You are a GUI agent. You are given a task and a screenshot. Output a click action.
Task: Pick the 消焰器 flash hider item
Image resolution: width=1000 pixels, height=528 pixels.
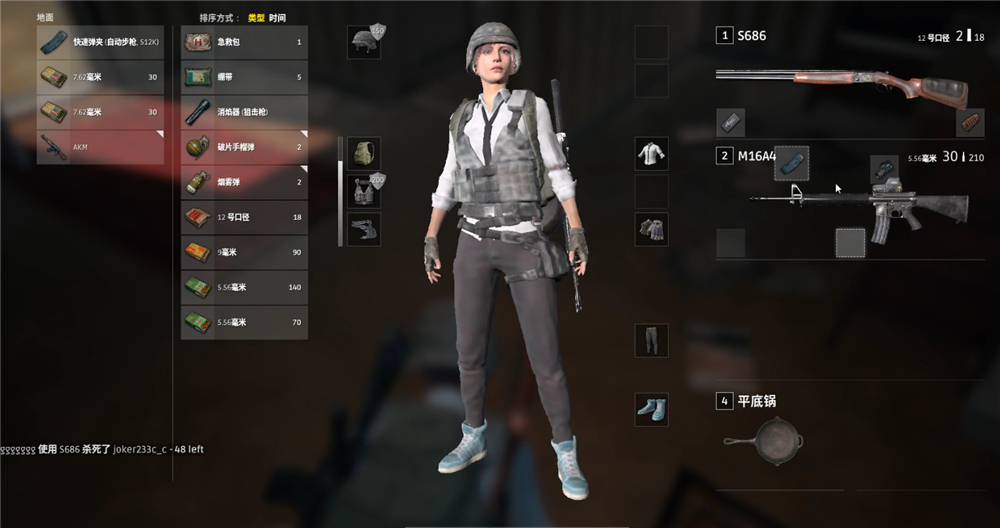pos(244,111)
